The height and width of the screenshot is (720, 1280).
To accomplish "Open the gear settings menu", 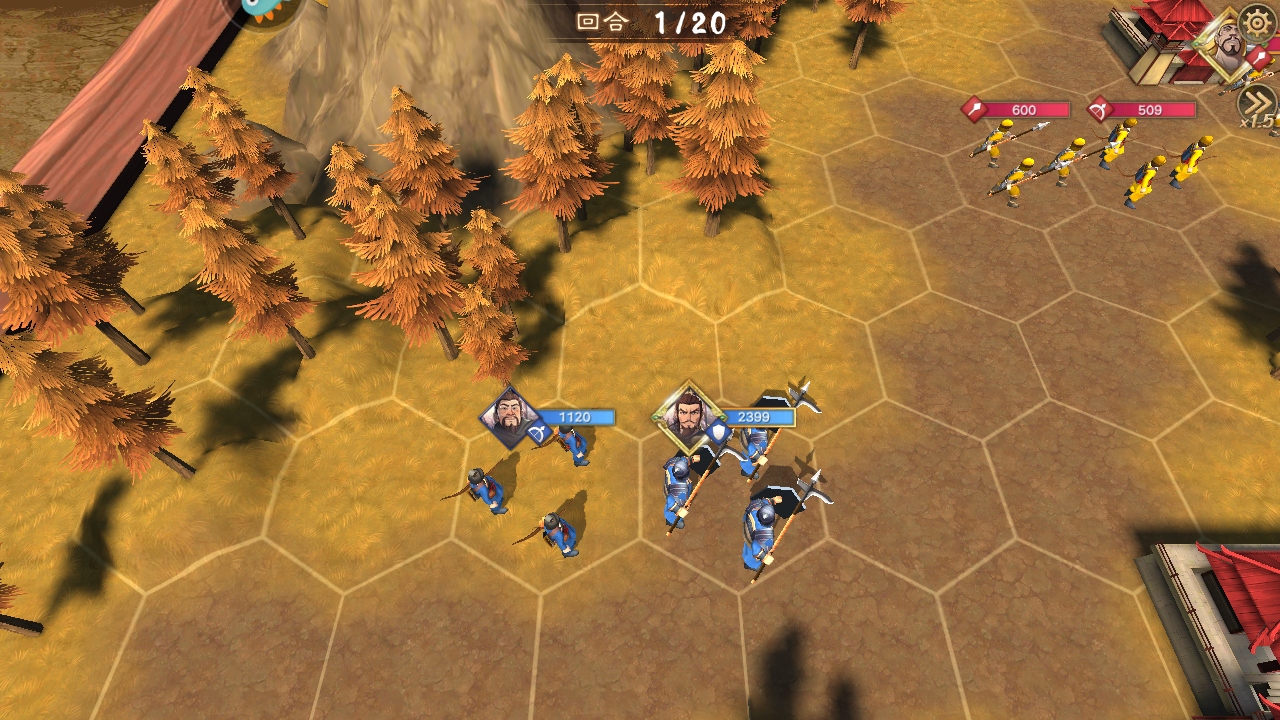I will [1257, 21].
